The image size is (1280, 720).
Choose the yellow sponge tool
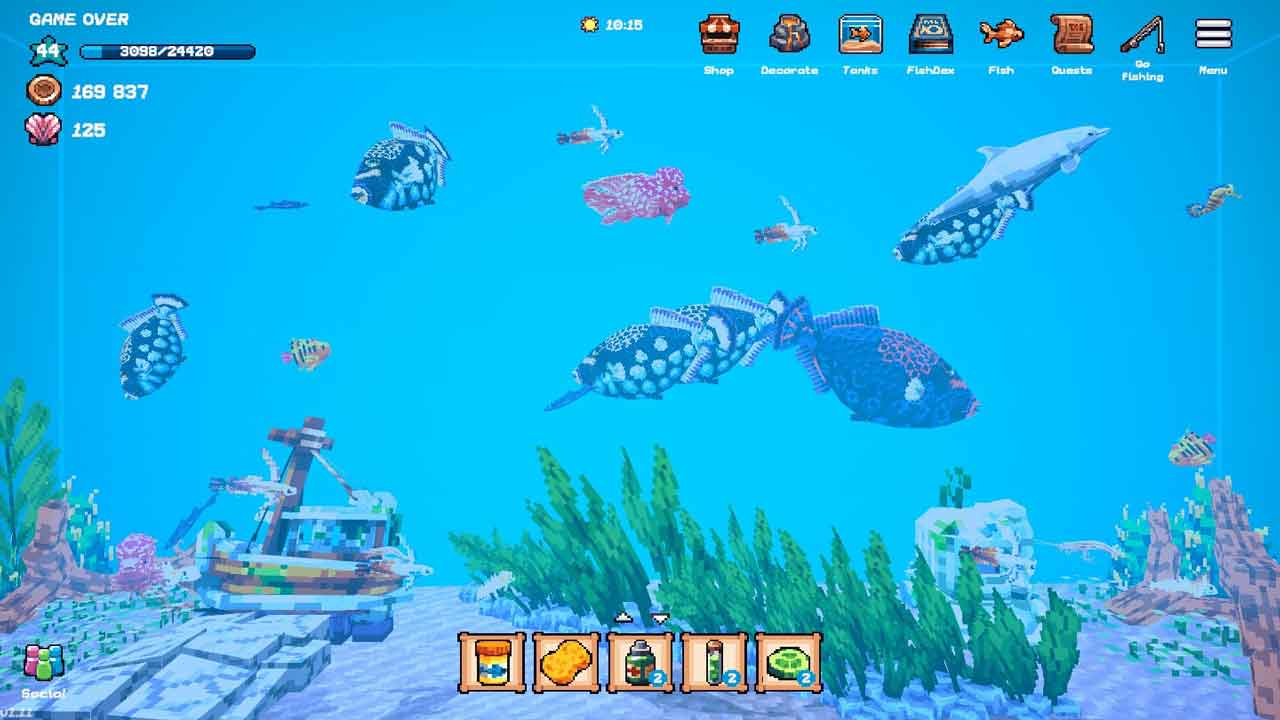coord(566,662)
